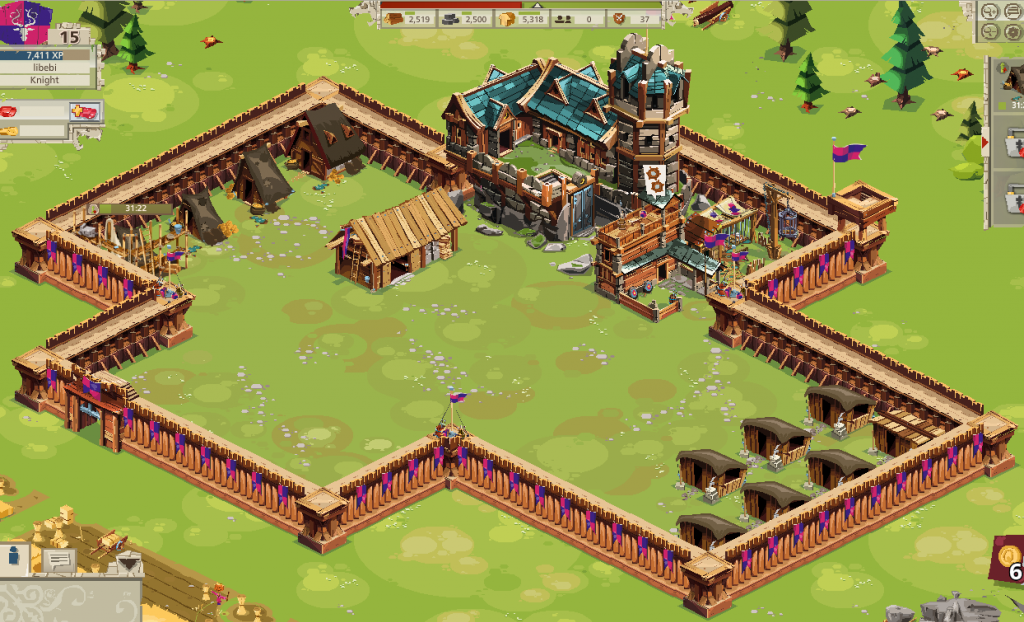Viewport: 1024px width, 622px height.
Task: Click the gold coin icon
Action: tap(1009, 558)
